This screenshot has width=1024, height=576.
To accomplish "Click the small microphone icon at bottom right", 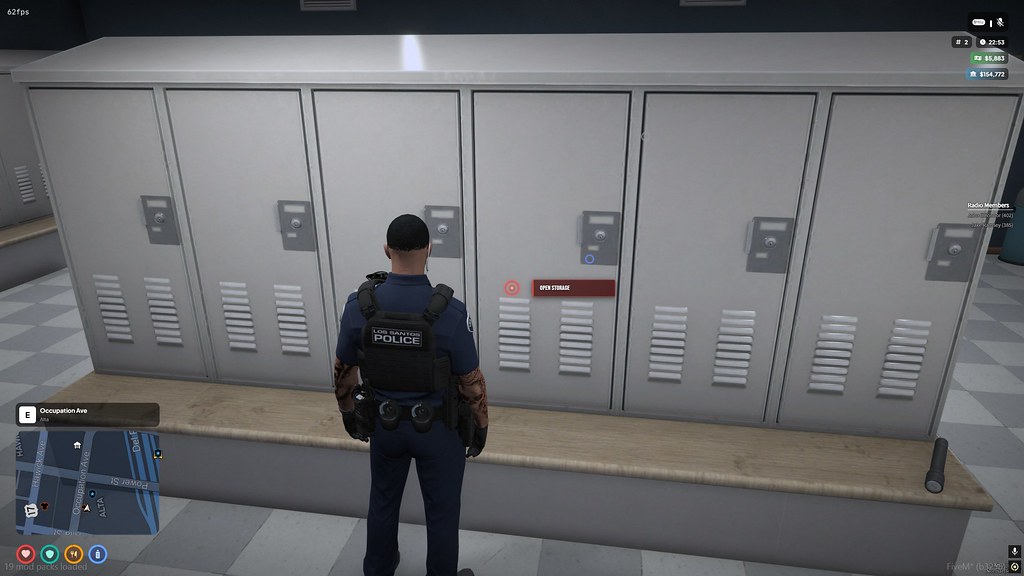I will [1013, 552].
